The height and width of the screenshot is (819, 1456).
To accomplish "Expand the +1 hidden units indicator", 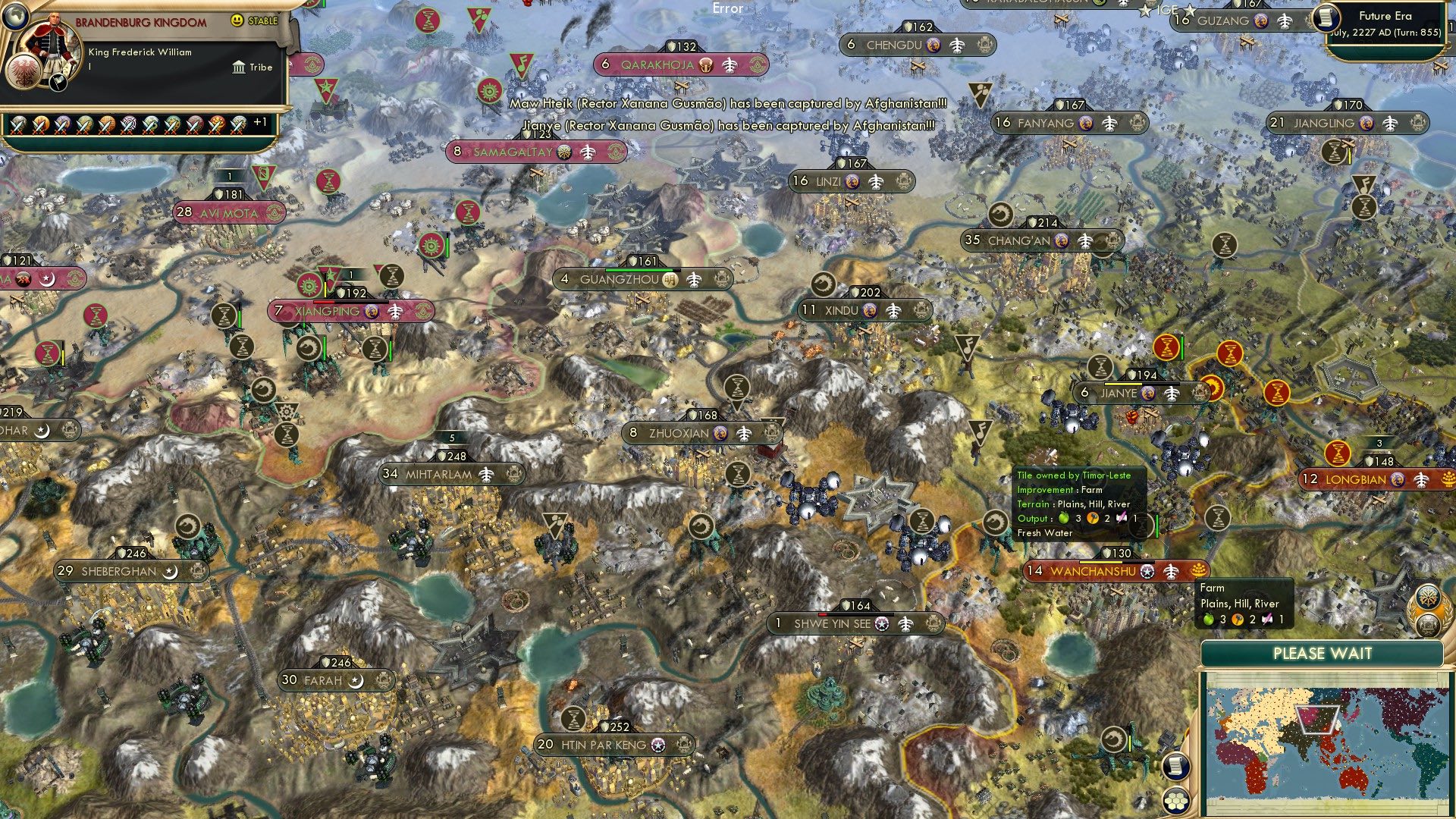I will coord(260,122).
